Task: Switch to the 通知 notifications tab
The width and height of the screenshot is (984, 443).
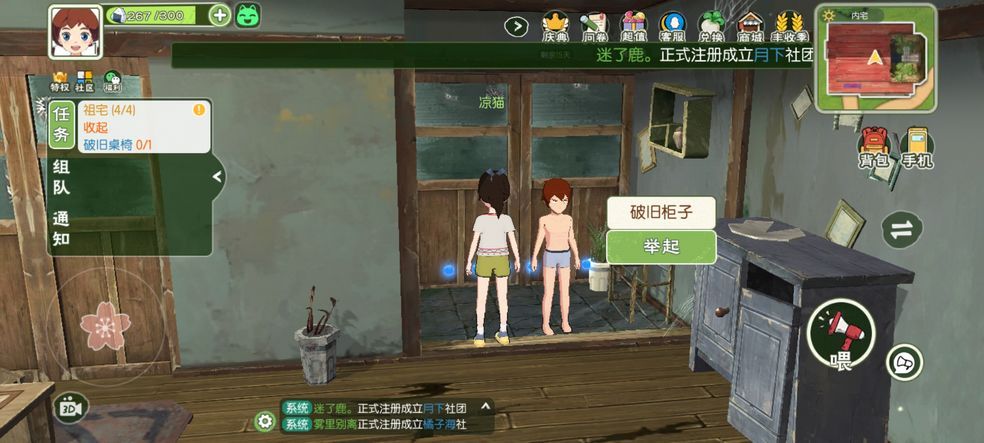Action: (x=61, y=229)
